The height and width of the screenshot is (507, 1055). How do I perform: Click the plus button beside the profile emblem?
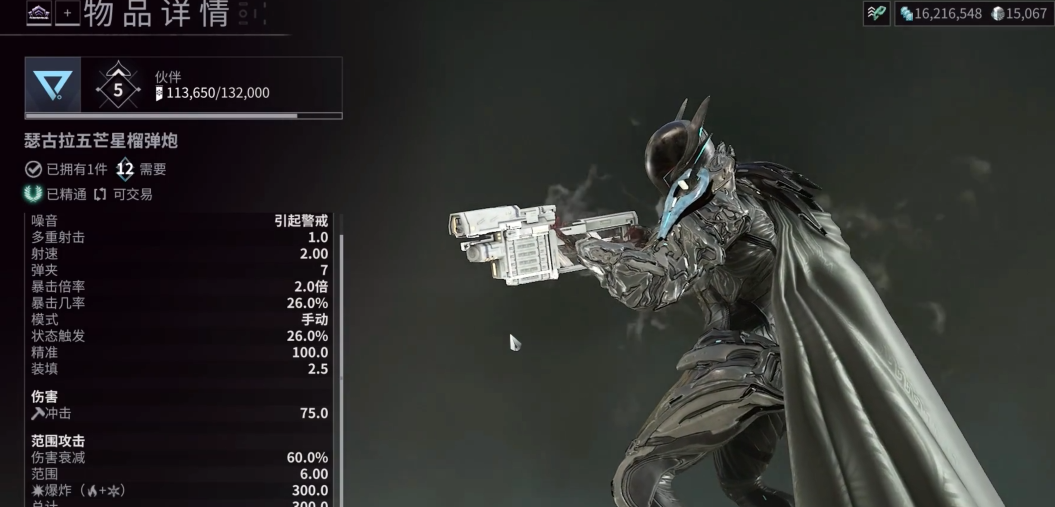coord(68,13)
